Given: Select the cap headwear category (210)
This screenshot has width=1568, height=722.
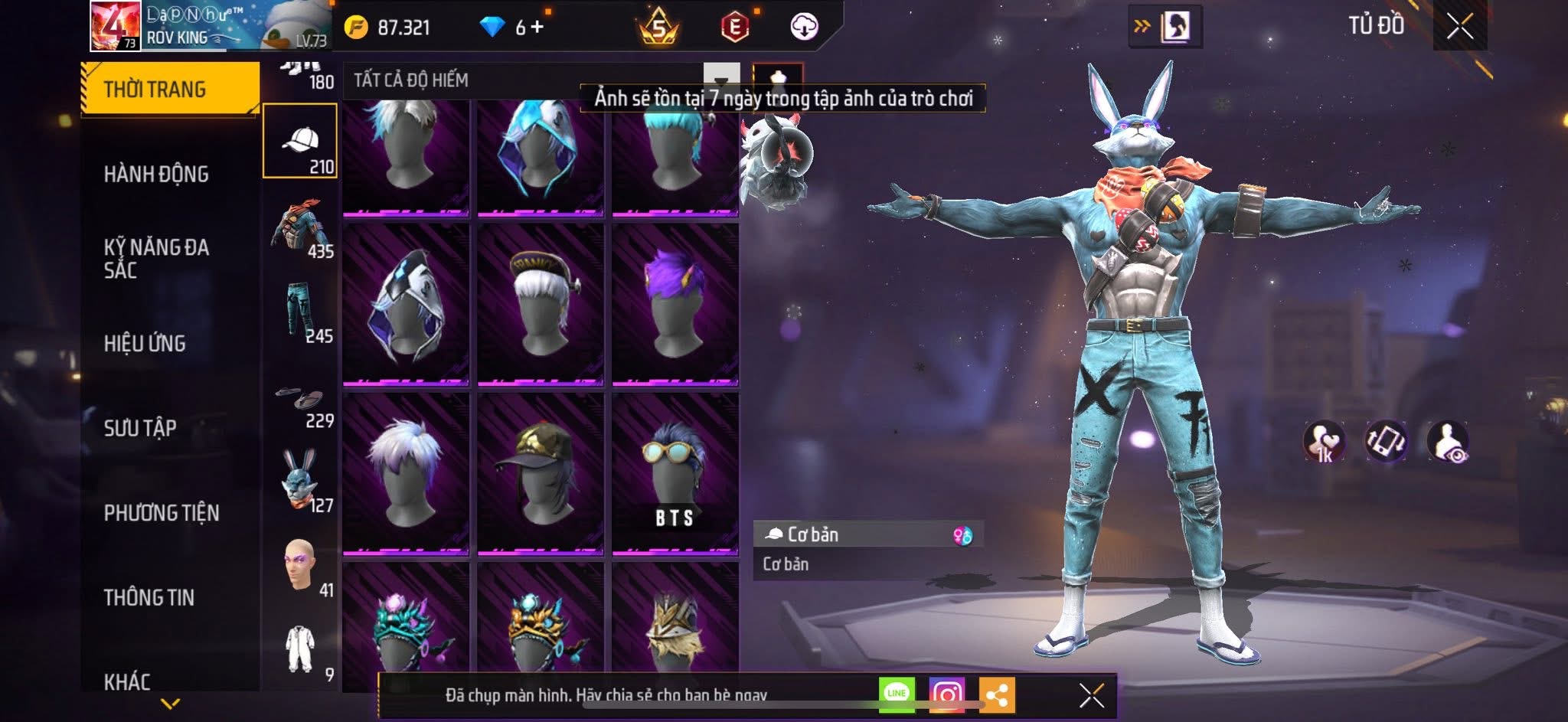Looking at the screenshot, I should click(300, 142).
